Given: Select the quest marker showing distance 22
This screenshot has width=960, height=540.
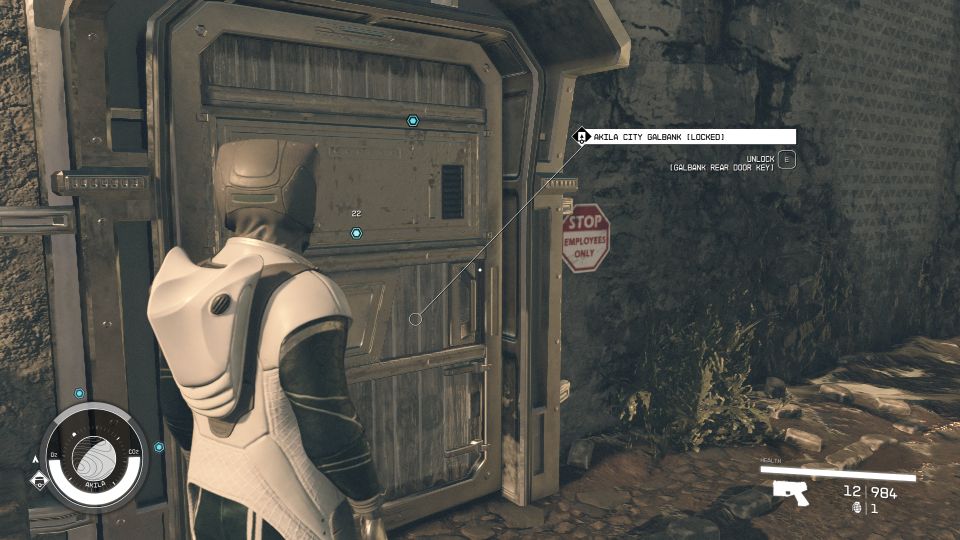Looking at the screenshot, I should 356,233.
